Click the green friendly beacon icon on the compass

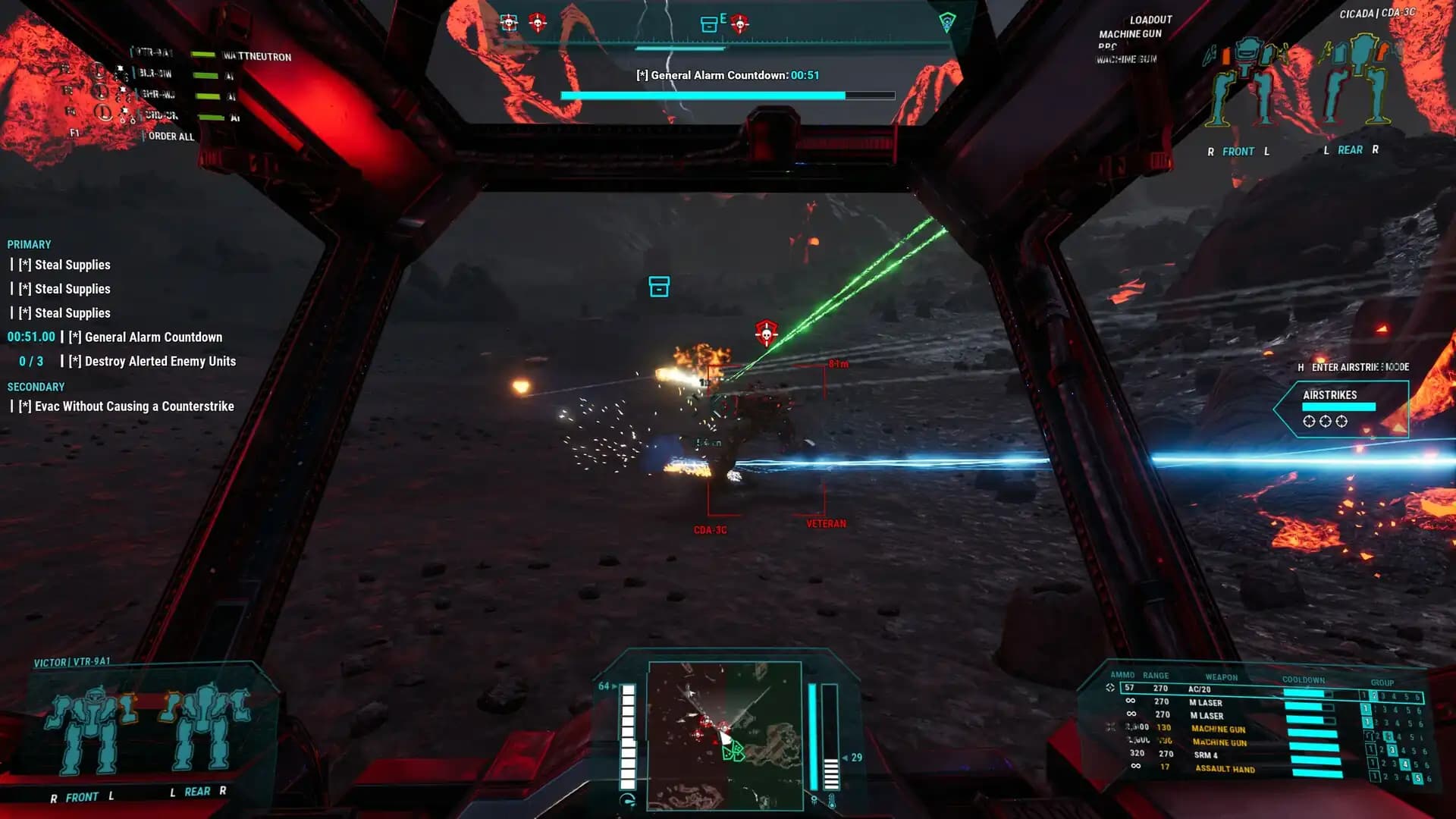947,21
